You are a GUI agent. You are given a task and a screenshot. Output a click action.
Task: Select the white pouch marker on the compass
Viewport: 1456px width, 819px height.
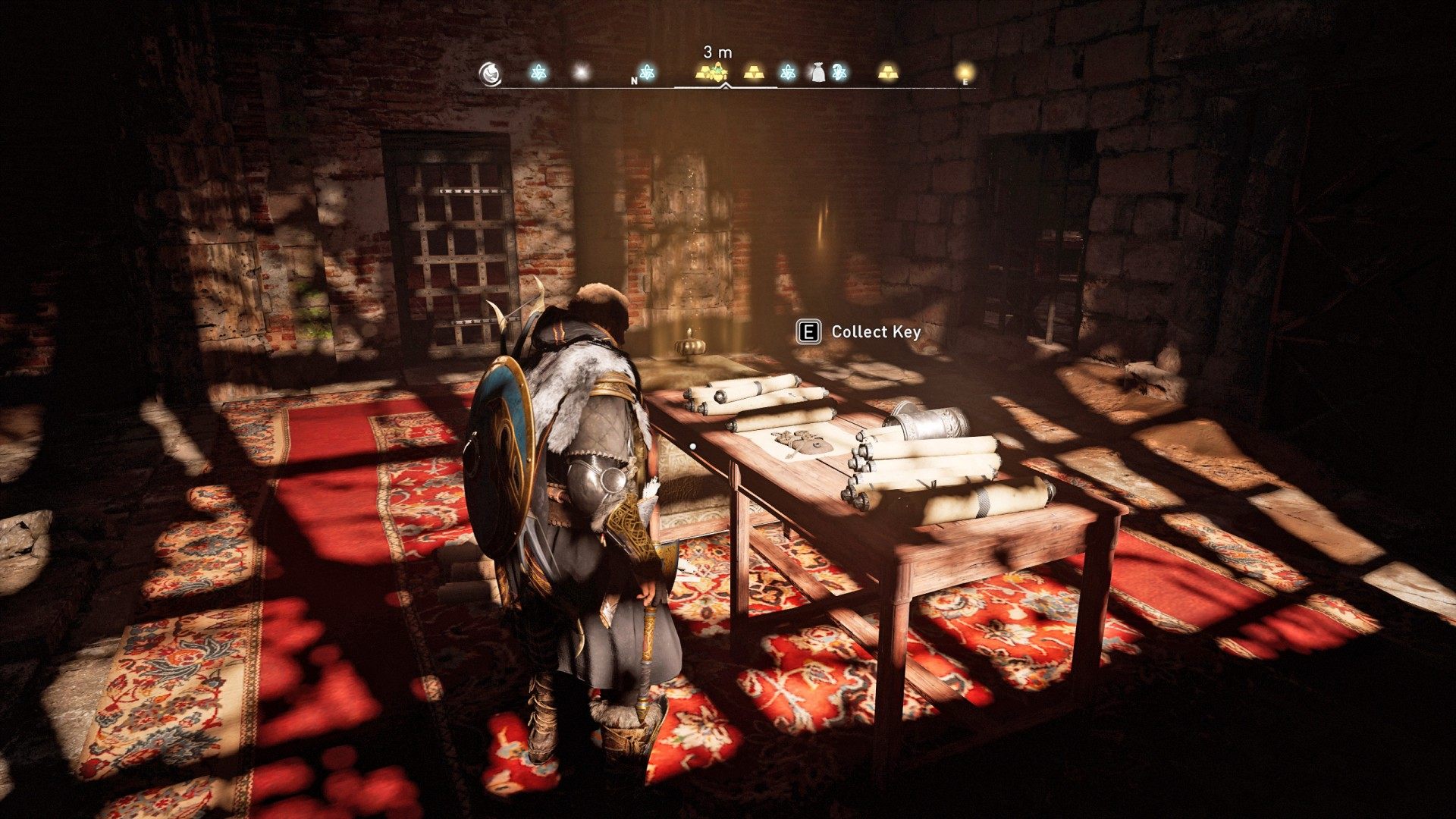(x=817, y=72)
